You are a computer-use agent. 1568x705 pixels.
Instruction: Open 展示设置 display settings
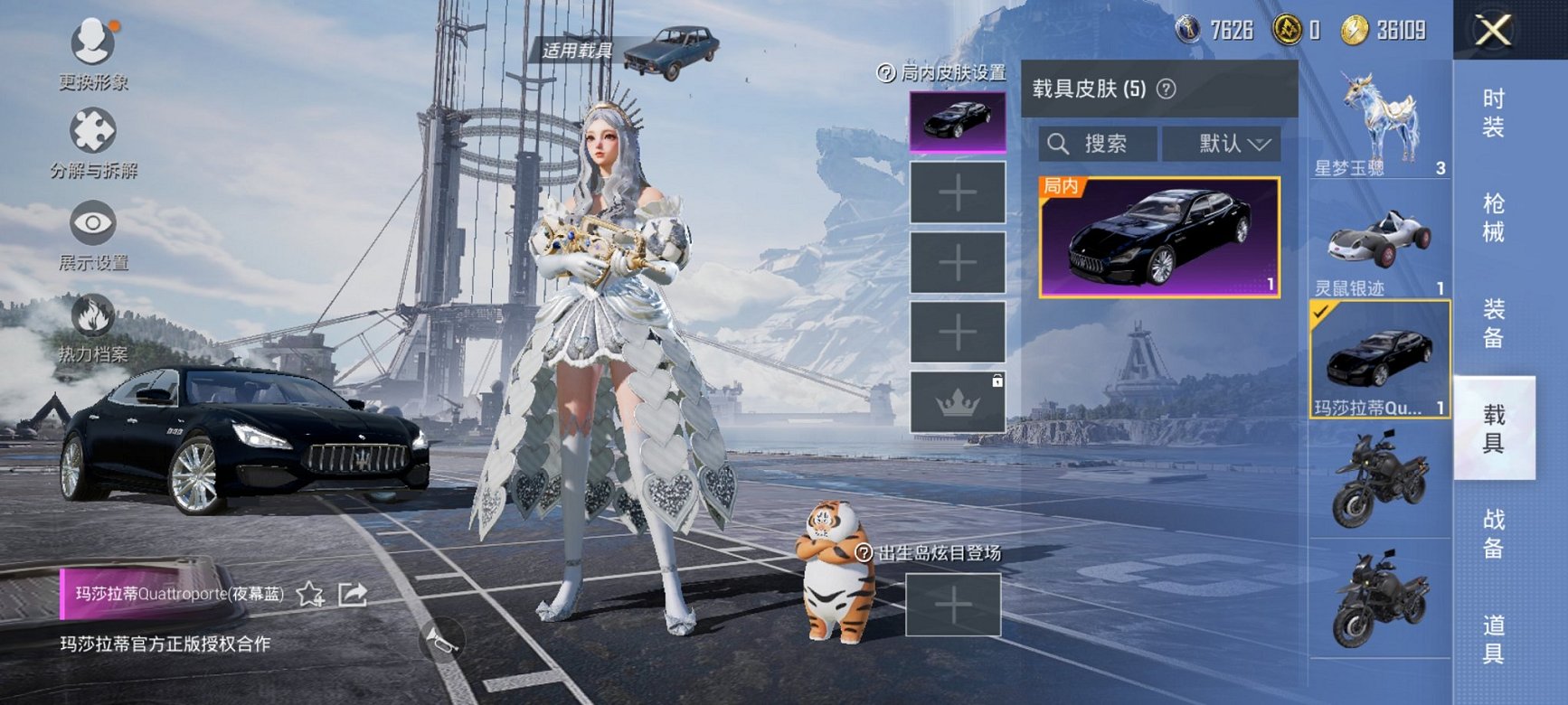(x=93, y=237)
